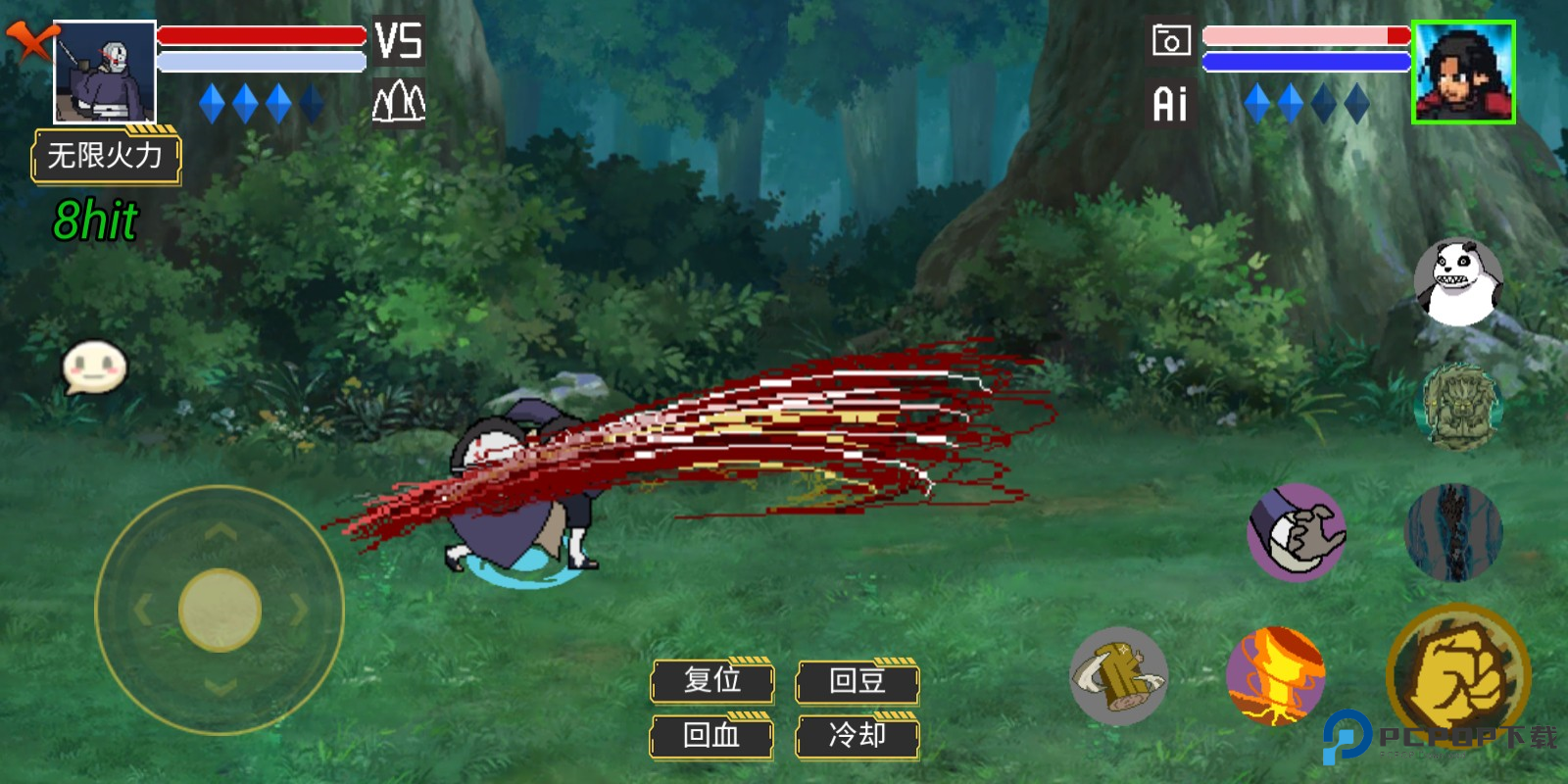This screenshot has height=784, width=1568.
Task: Tap the virtual joystick center knob
Action: click(x=220, y=610)
